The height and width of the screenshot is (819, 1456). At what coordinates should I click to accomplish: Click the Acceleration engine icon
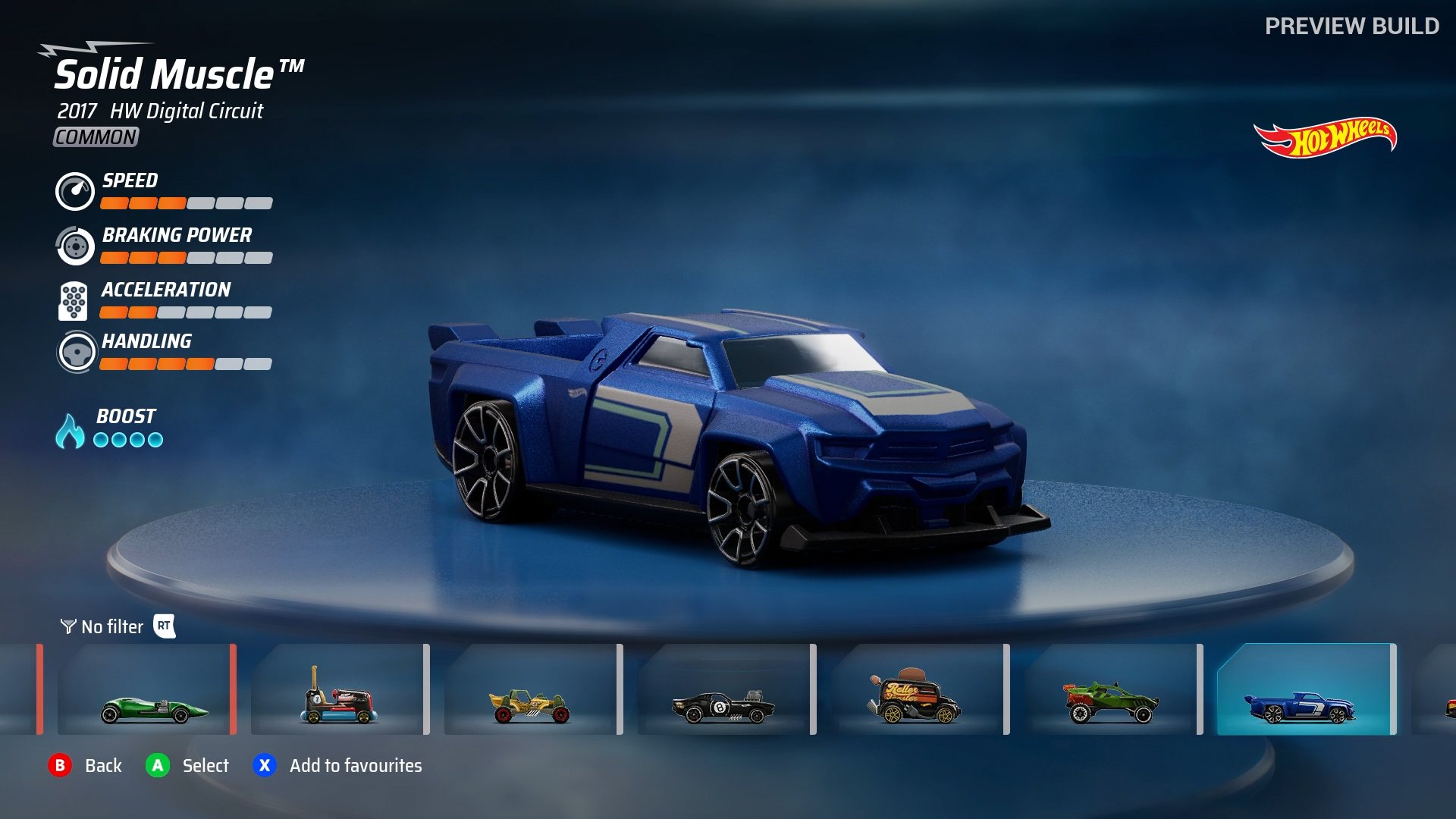74,301
